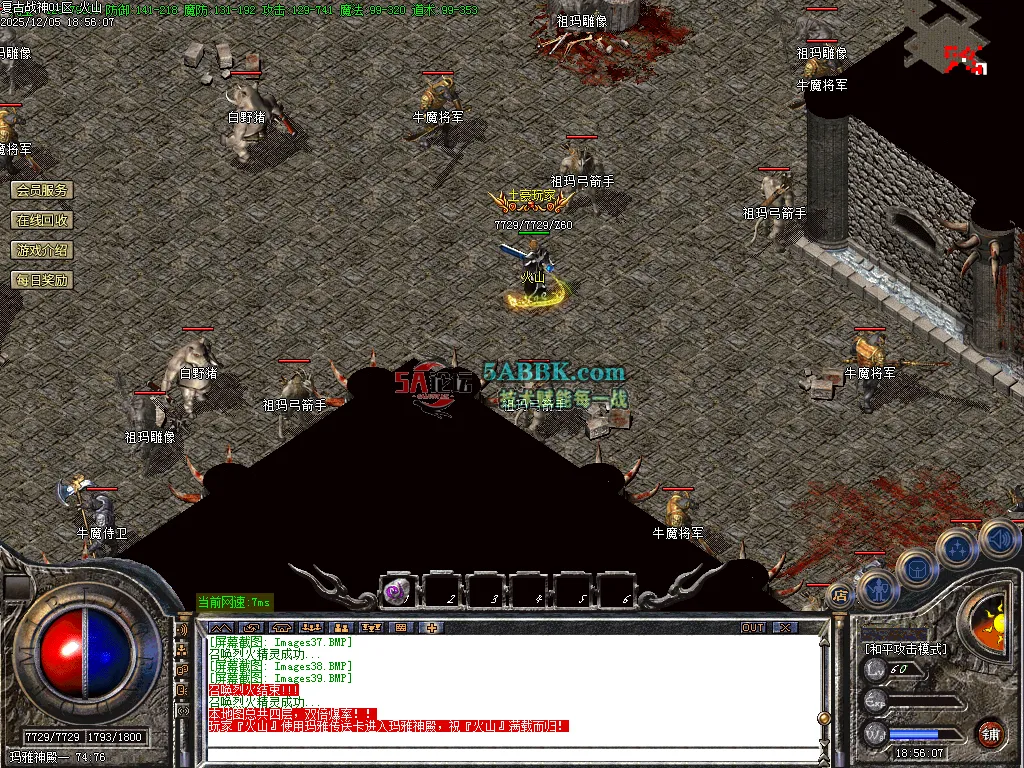Click the OUT button on chat bar
This screenshot has width=1024, height=768.
[753, 627]
